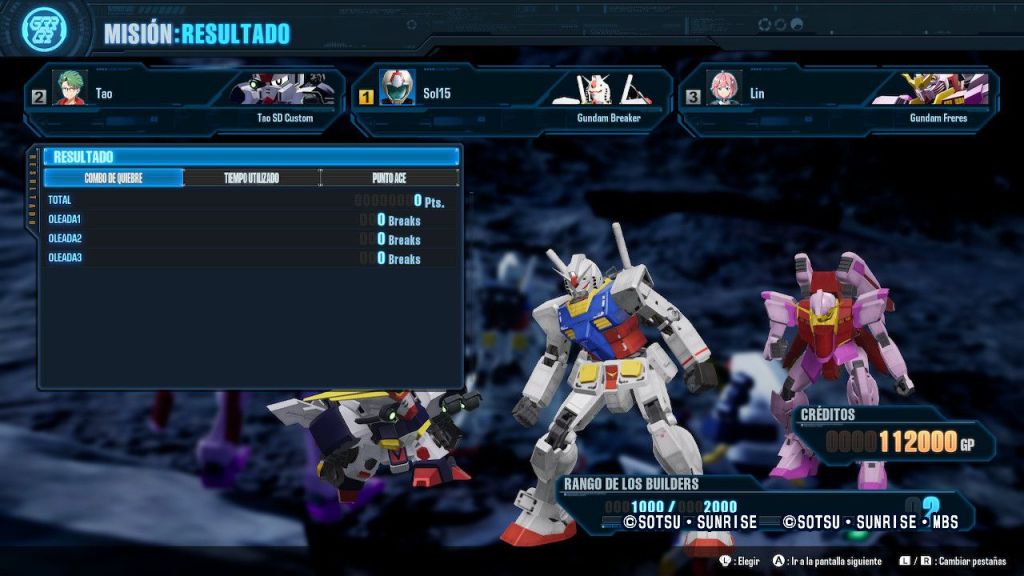This screenshot has width=1024, height=576.
Task: Open the Tiempo Utilizado tab
Action: point(251,178)
